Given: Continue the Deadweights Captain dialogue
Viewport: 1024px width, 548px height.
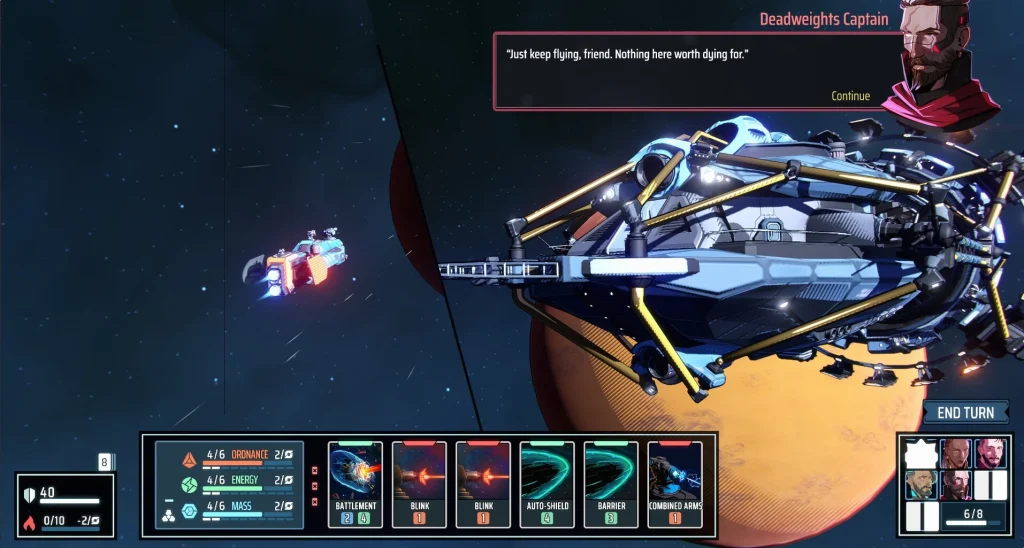Looking at the screenshot, I should coord(850,96).
